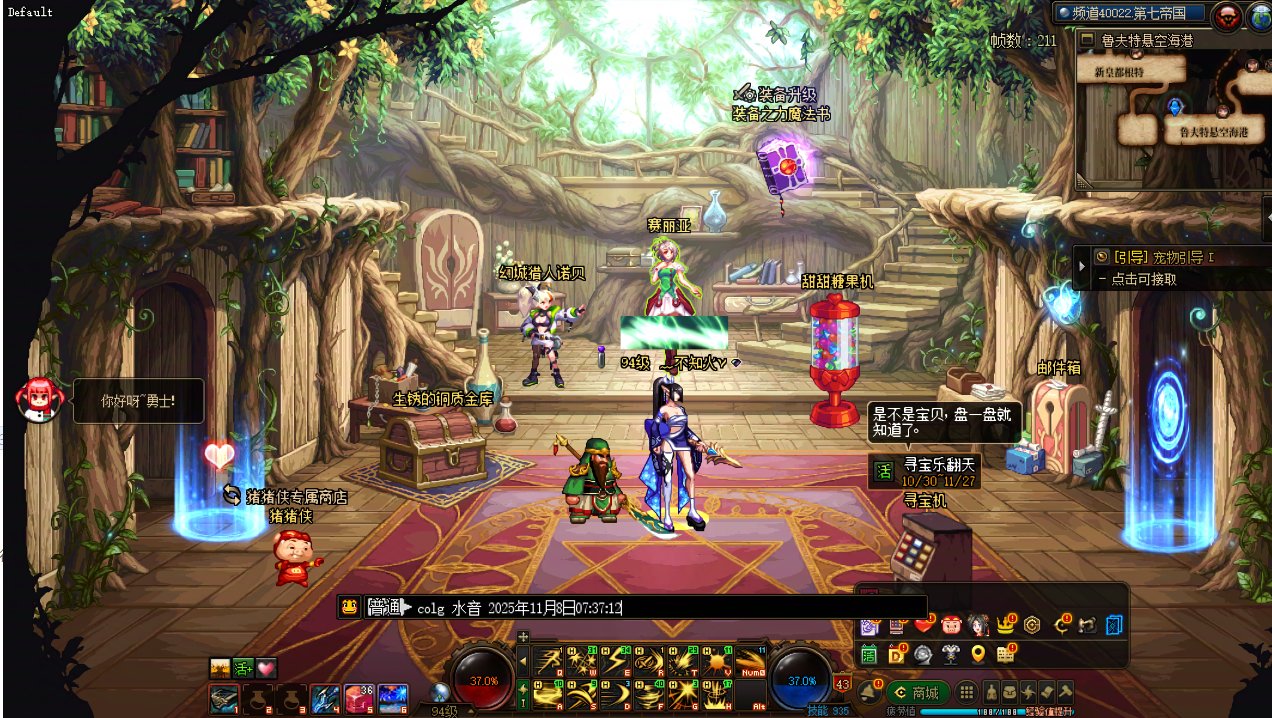Open the 鲁夫特悬空海港 minimap
This screenshot has width=1272, height=718.
coord(1170,115)
